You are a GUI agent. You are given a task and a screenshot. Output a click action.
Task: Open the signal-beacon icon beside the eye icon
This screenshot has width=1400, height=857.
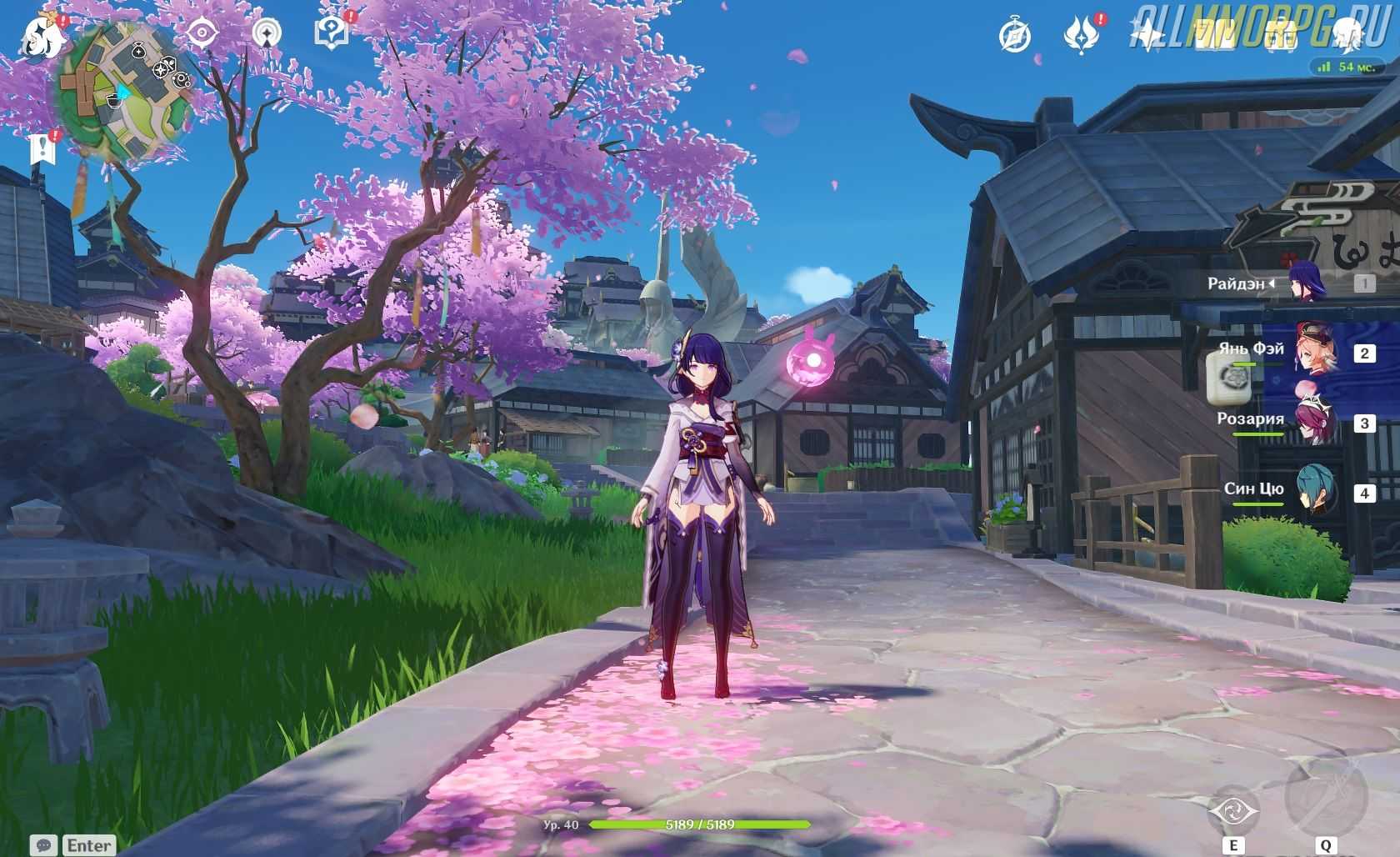(266, 33)
